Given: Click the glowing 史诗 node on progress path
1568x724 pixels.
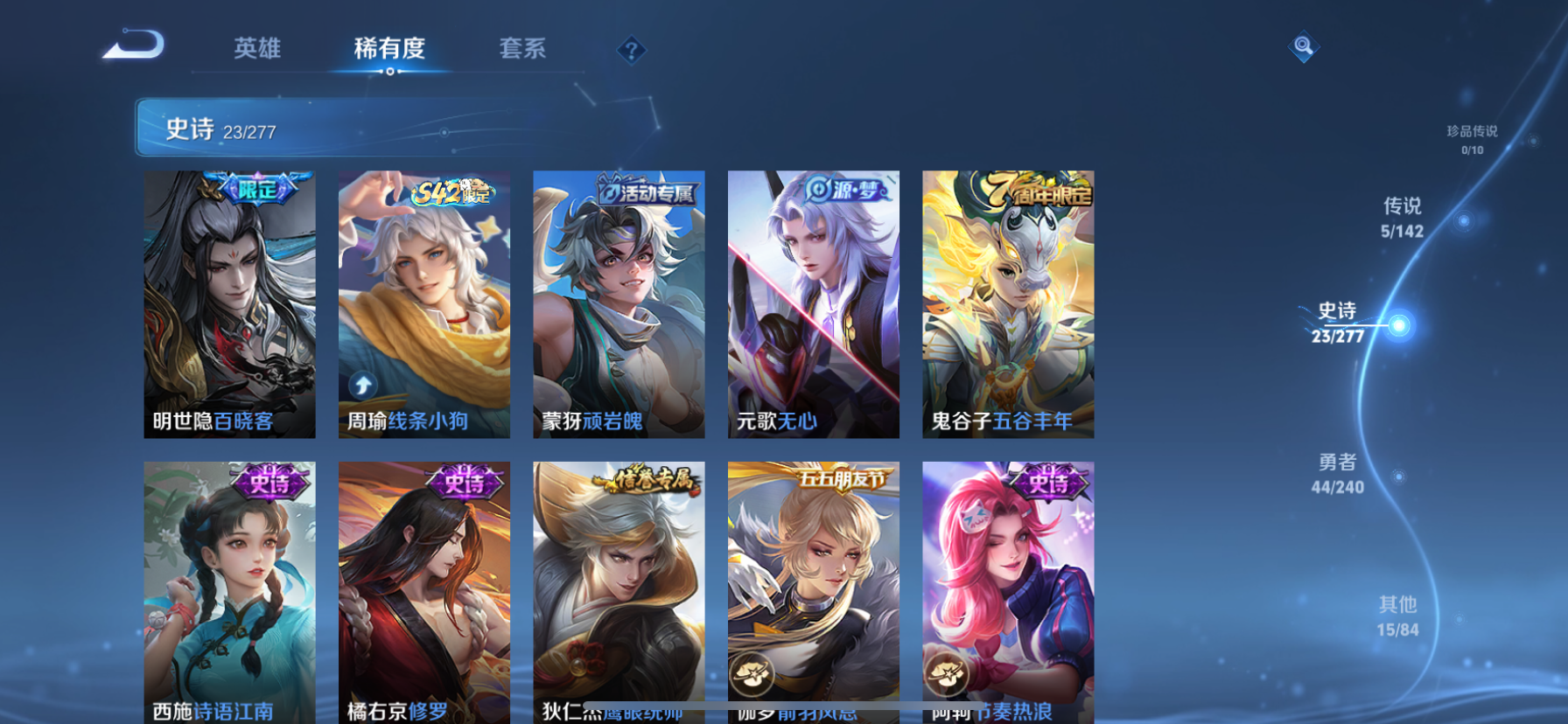Looking at the screenshot, I should click(1401, 324).
